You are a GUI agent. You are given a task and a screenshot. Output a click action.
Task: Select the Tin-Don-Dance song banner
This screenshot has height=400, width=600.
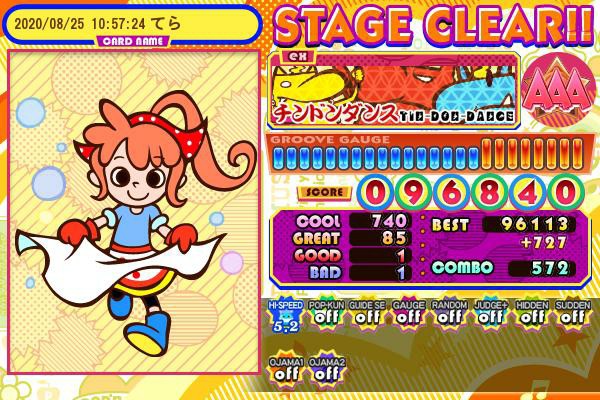coord(393,88)
